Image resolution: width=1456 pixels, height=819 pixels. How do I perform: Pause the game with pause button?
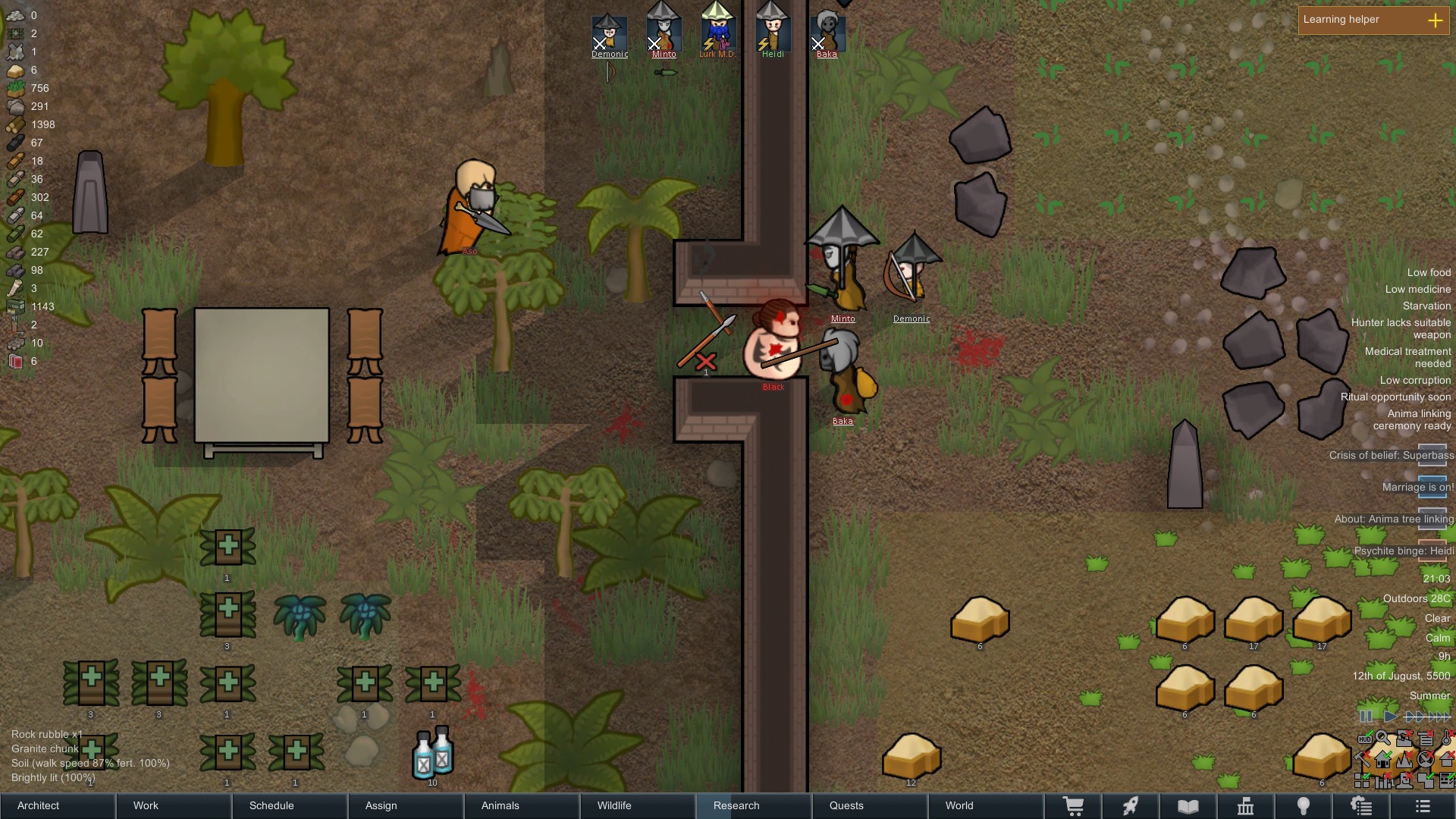pos(1367,716)
